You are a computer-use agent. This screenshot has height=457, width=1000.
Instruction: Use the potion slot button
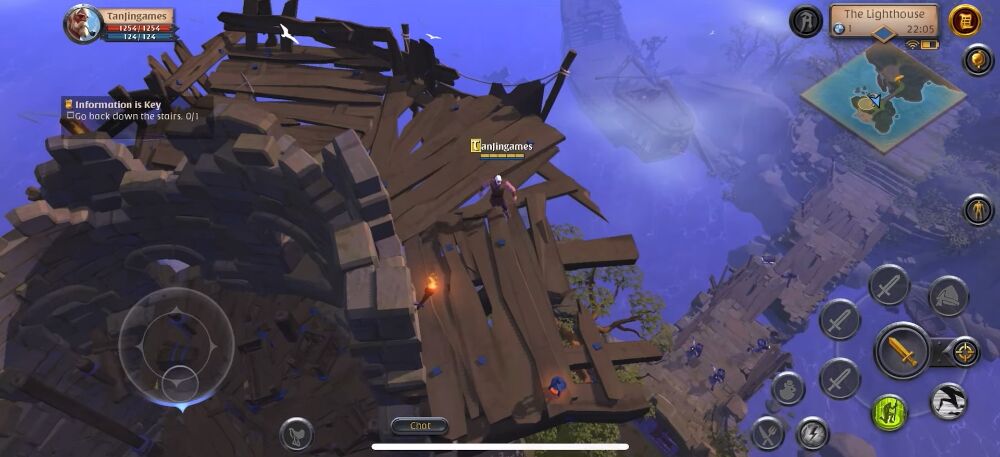pyautogui.click(x=788, y=389)
